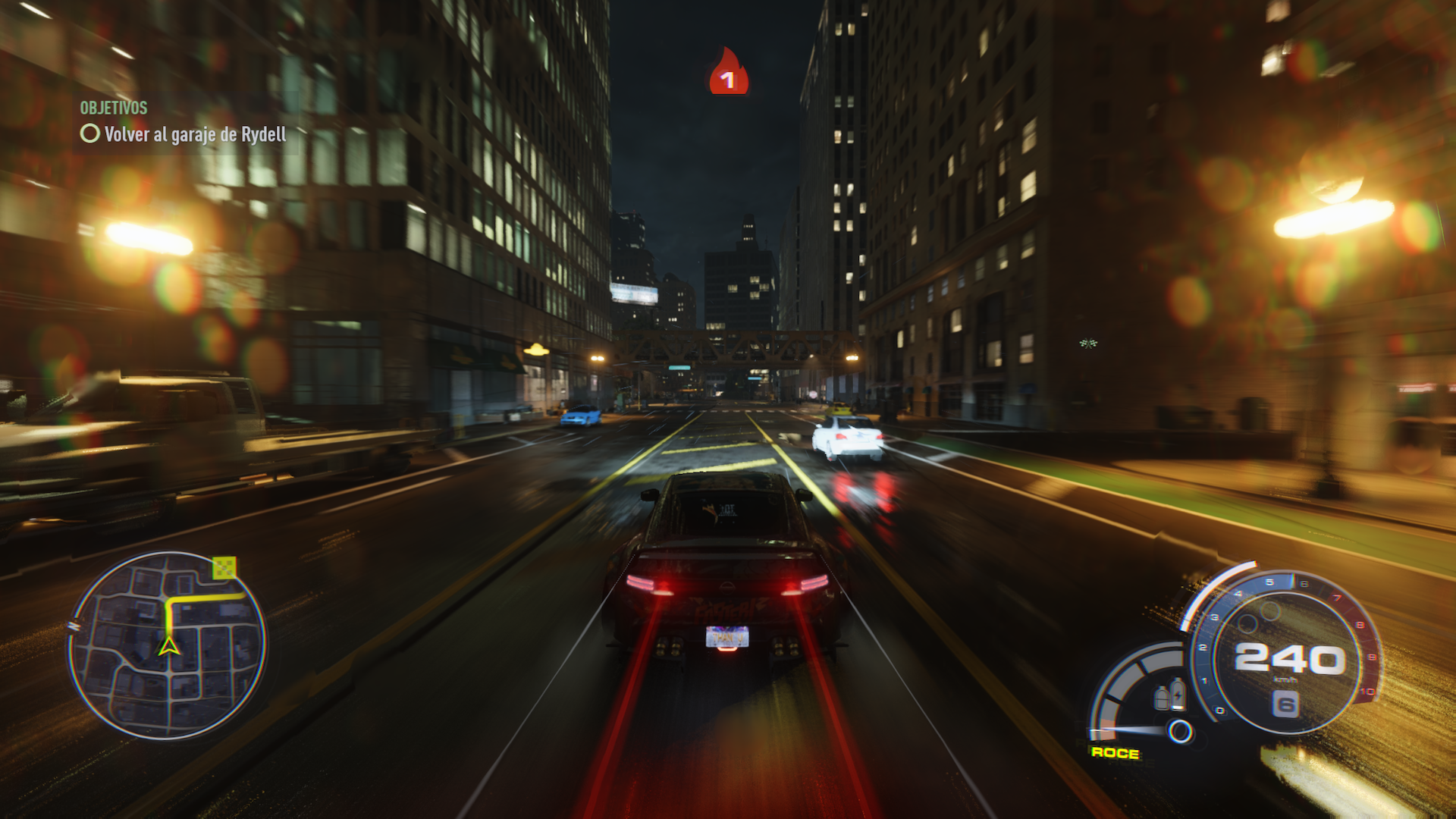Click the circular minimap
Image resolution: width=1456 pixels, height=819 pixels.
(x=167, y=645)
